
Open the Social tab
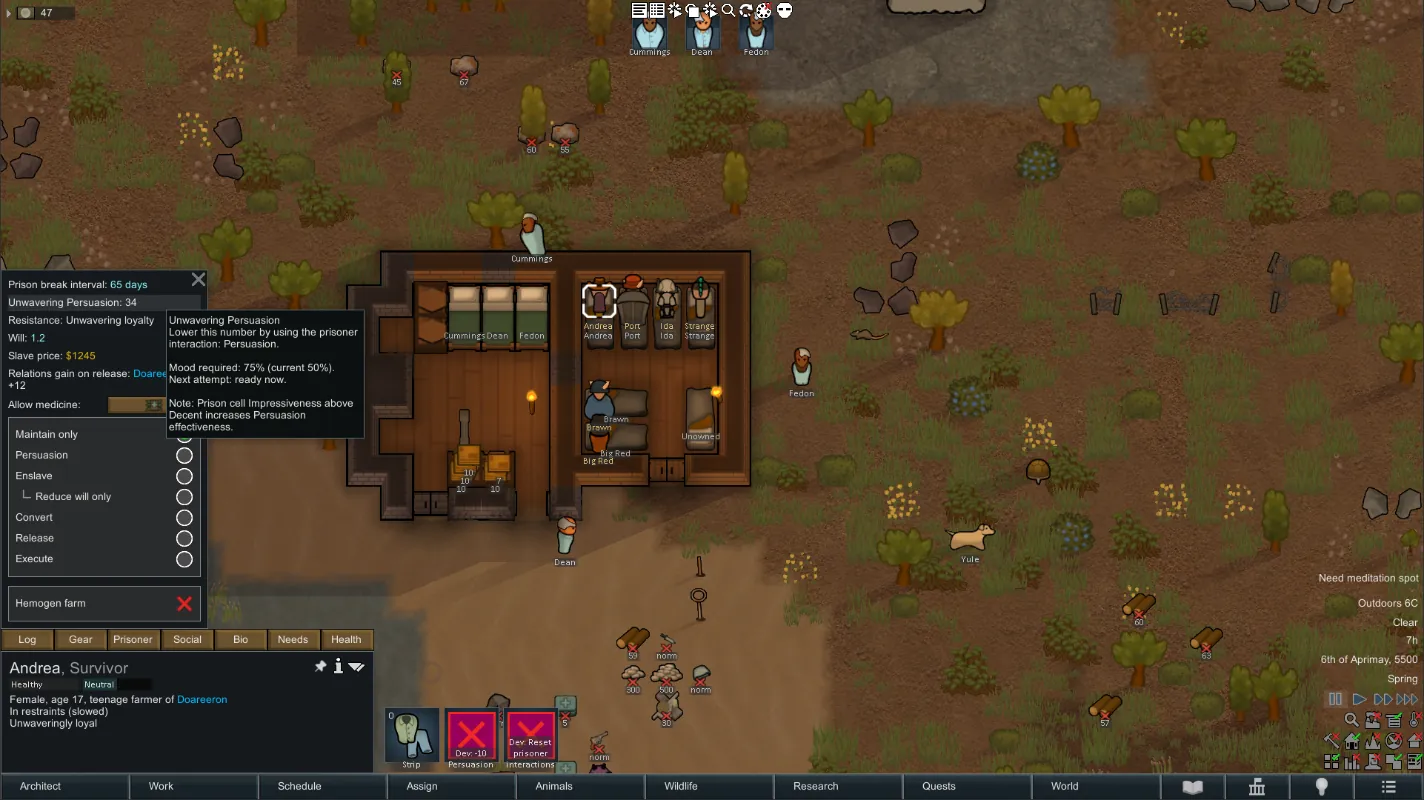pyautogui.click(x=187, y=640)
